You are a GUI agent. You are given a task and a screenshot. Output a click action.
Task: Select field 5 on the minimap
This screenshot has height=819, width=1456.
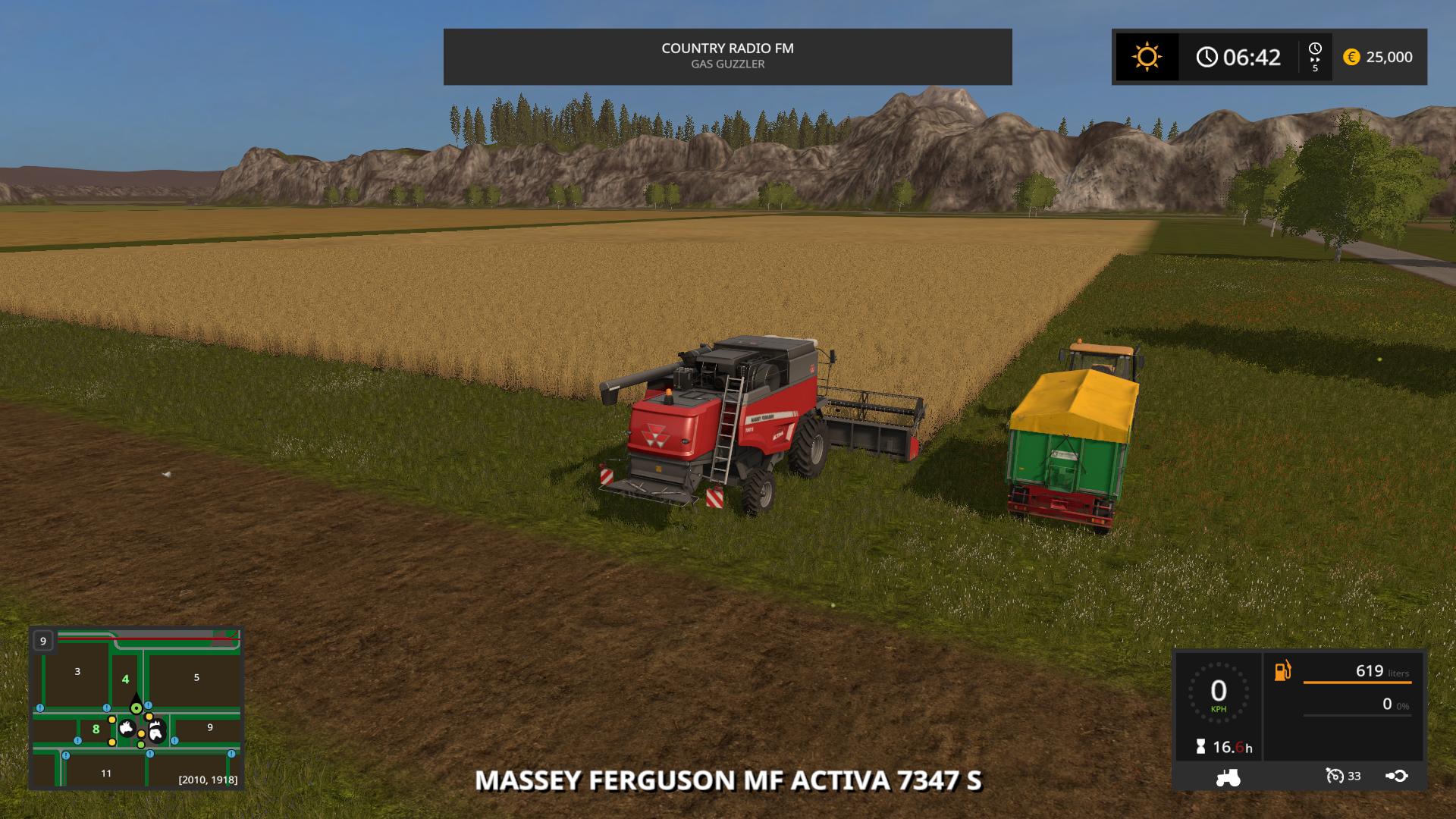click(196, 677)
